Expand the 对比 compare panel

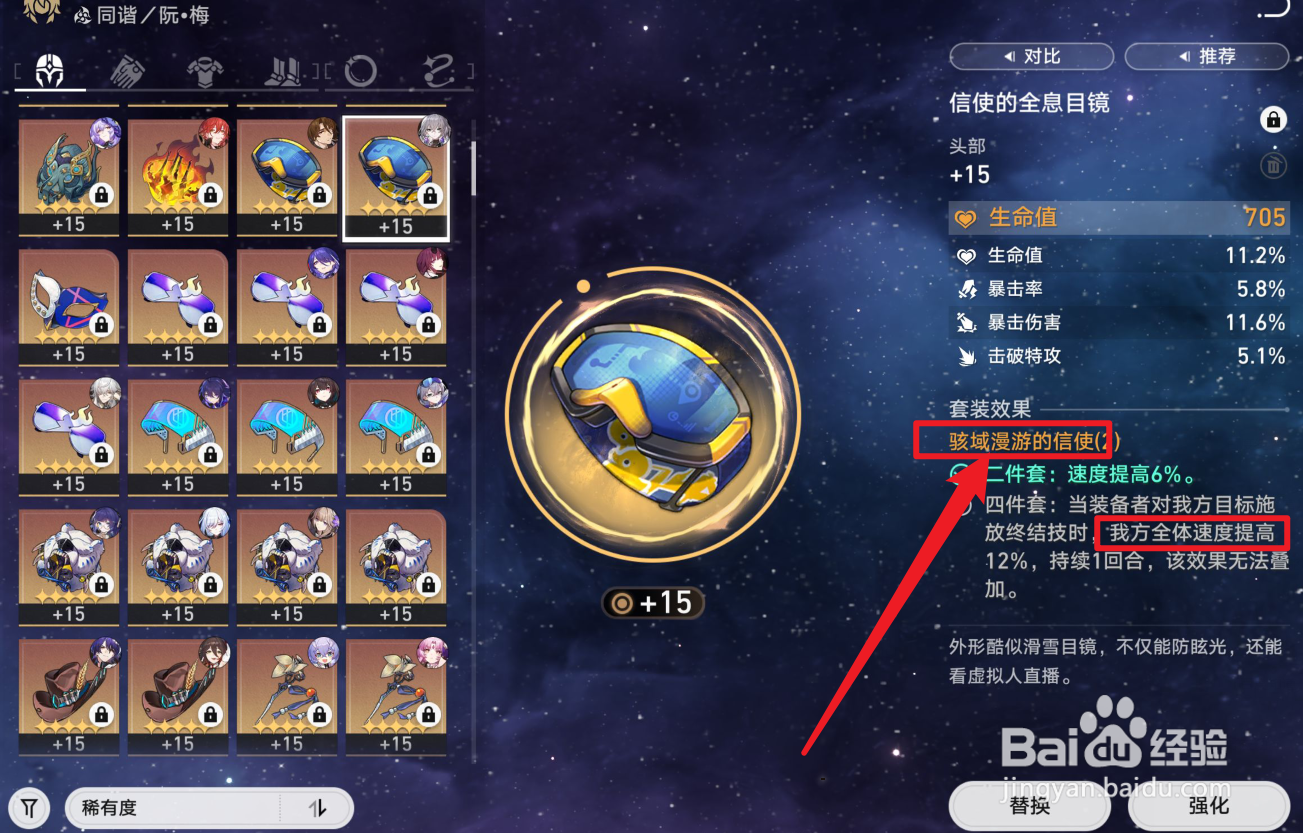pos(1031,56)
